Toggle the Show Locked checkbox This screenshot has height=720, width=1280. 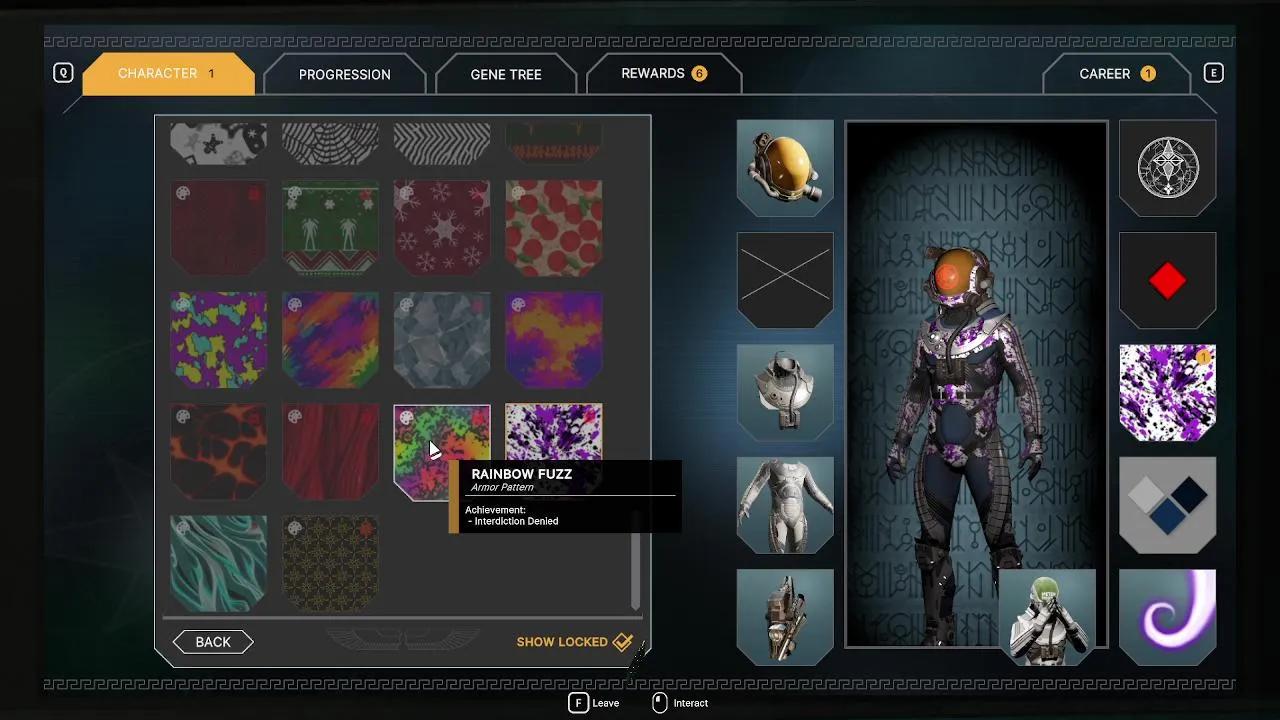click(x=622, y=642)
